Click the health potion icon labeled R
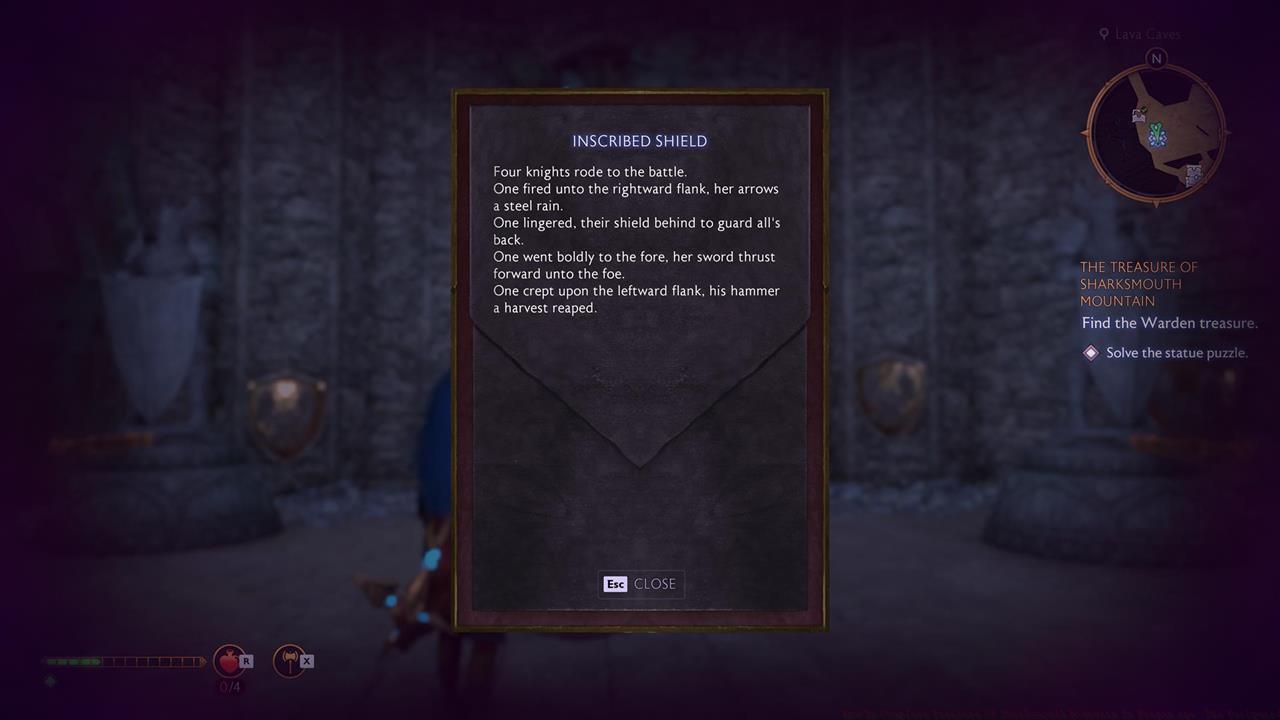The image size is (1280, 720). [230, 660]
